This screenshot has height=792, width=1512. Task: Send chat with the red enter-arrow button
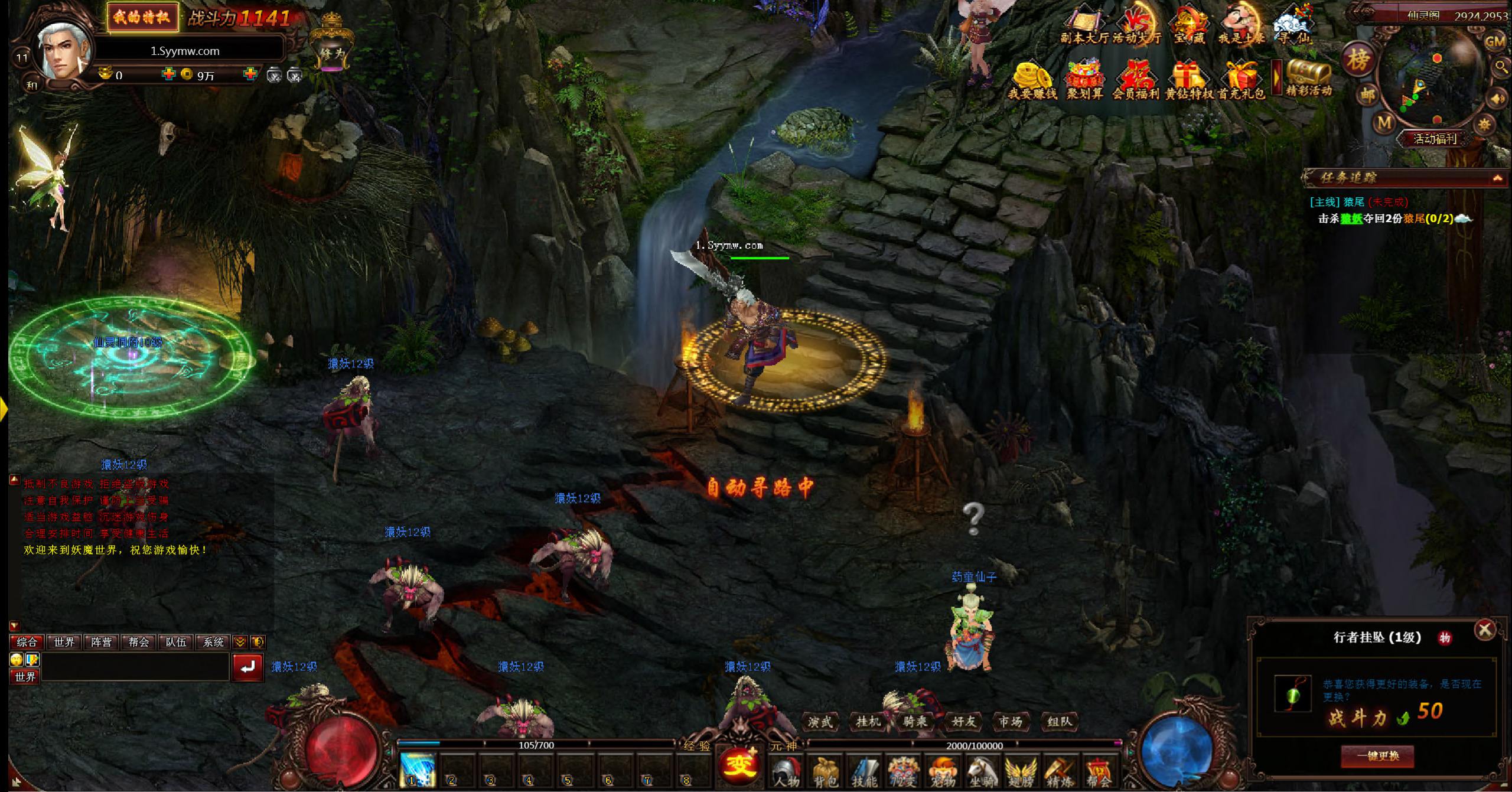[x=247, y=667]
